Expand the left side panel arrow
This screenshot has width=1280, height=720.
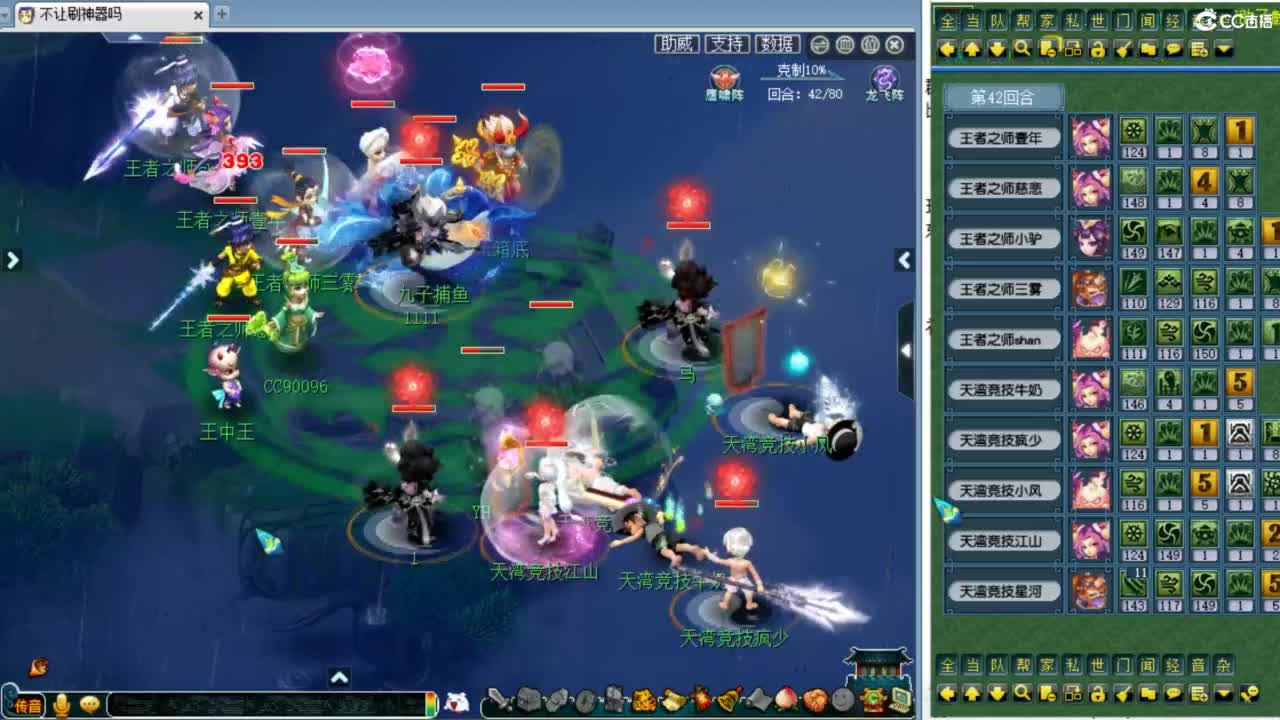pos(12,260)
